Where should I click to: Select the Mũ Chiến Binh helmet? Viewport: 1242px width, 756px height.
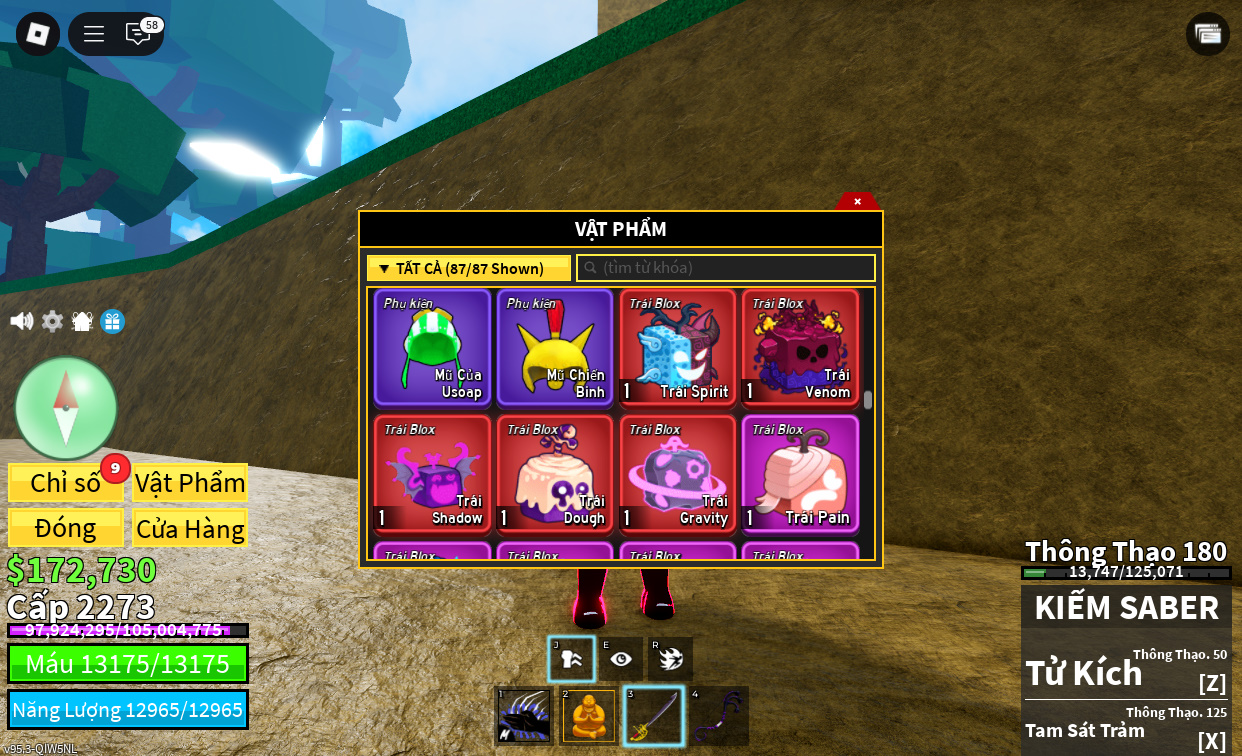point(555,347)
